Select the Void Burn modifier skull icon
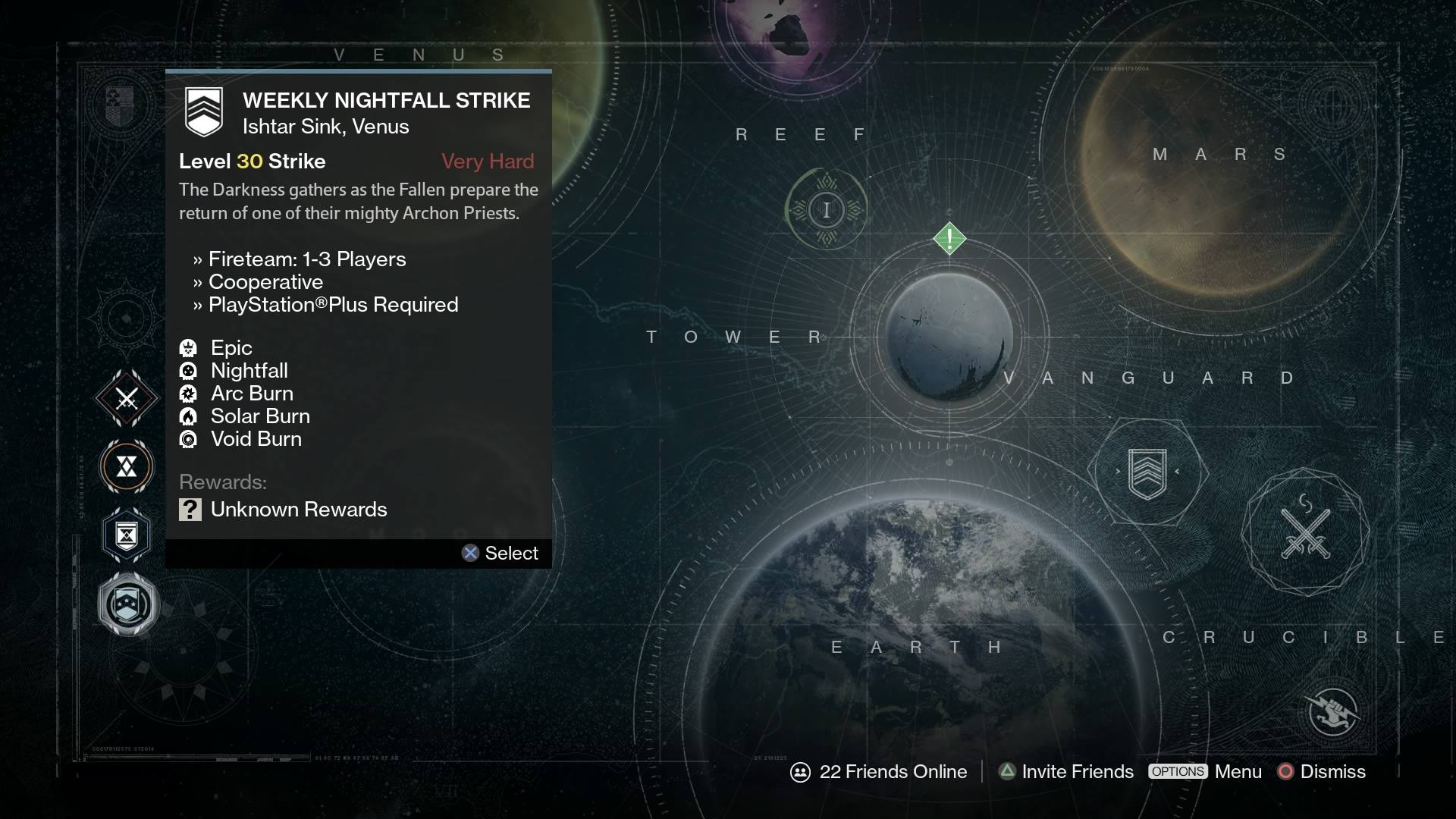 pos(188,439)
